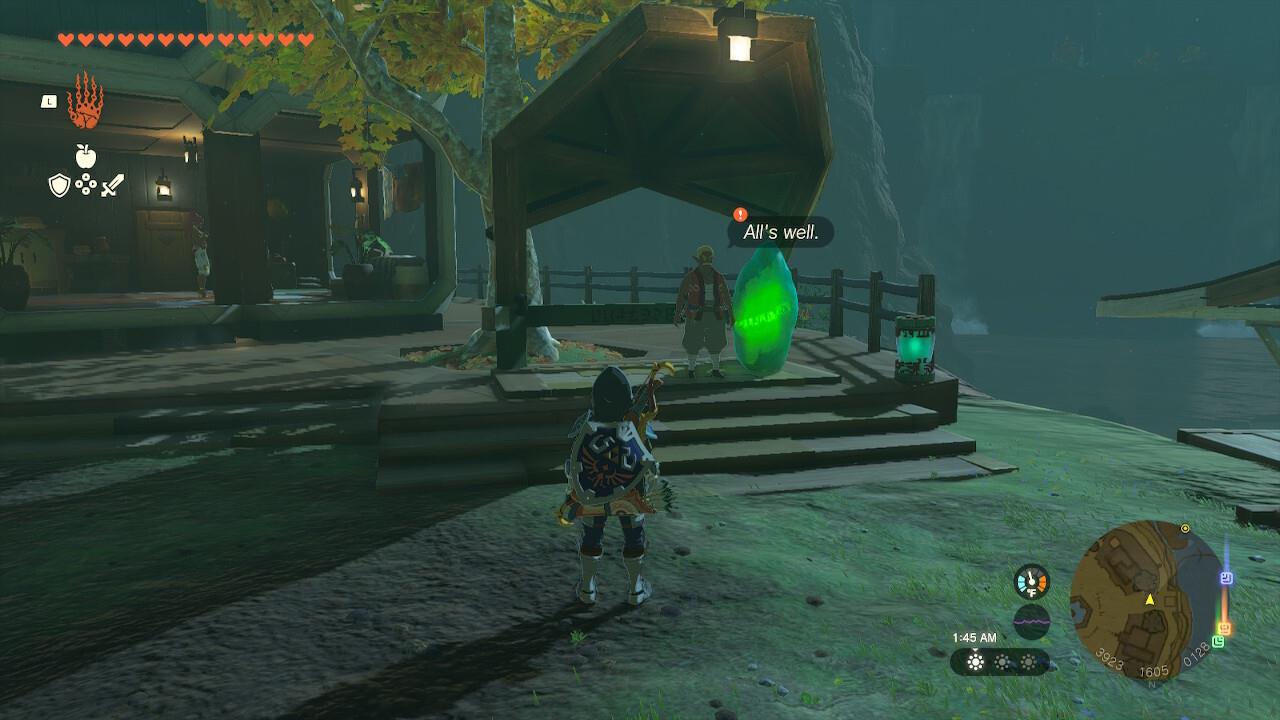Click the green marker beside the minimap

tap(1220, 640)
